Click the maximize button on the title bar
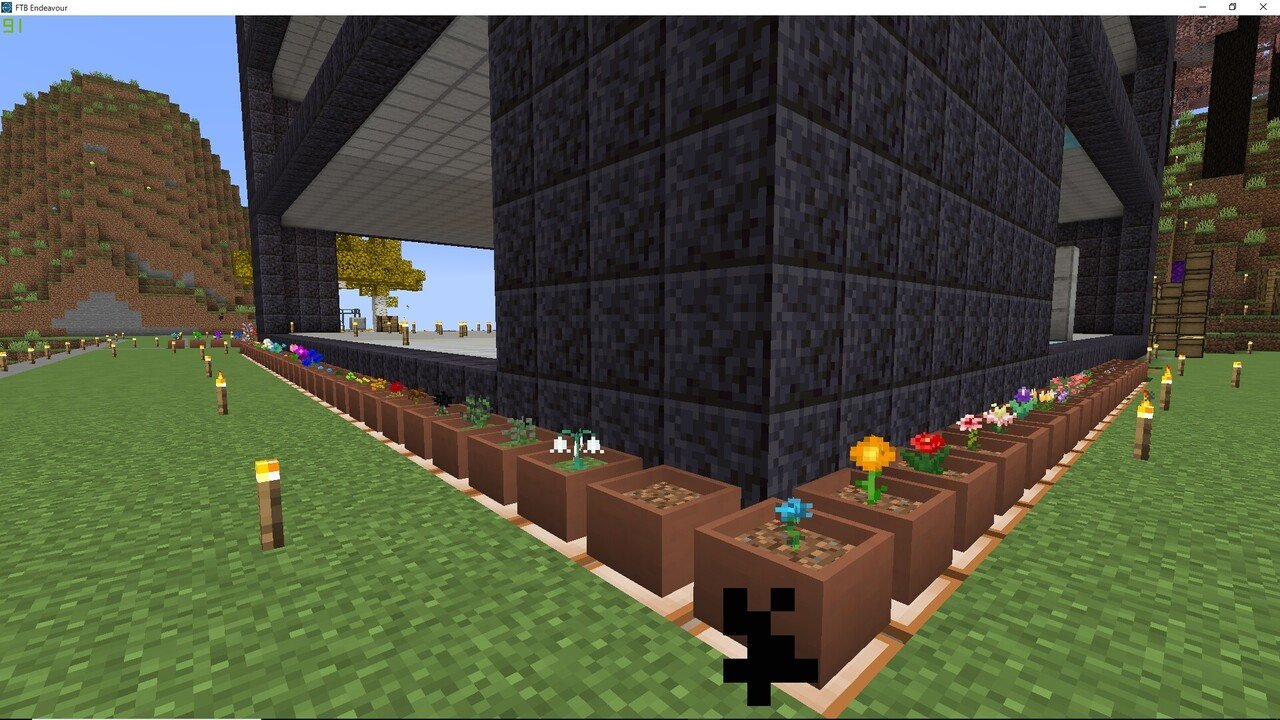The width and height of the screenshot is (1280, 720). [1231, 7]
